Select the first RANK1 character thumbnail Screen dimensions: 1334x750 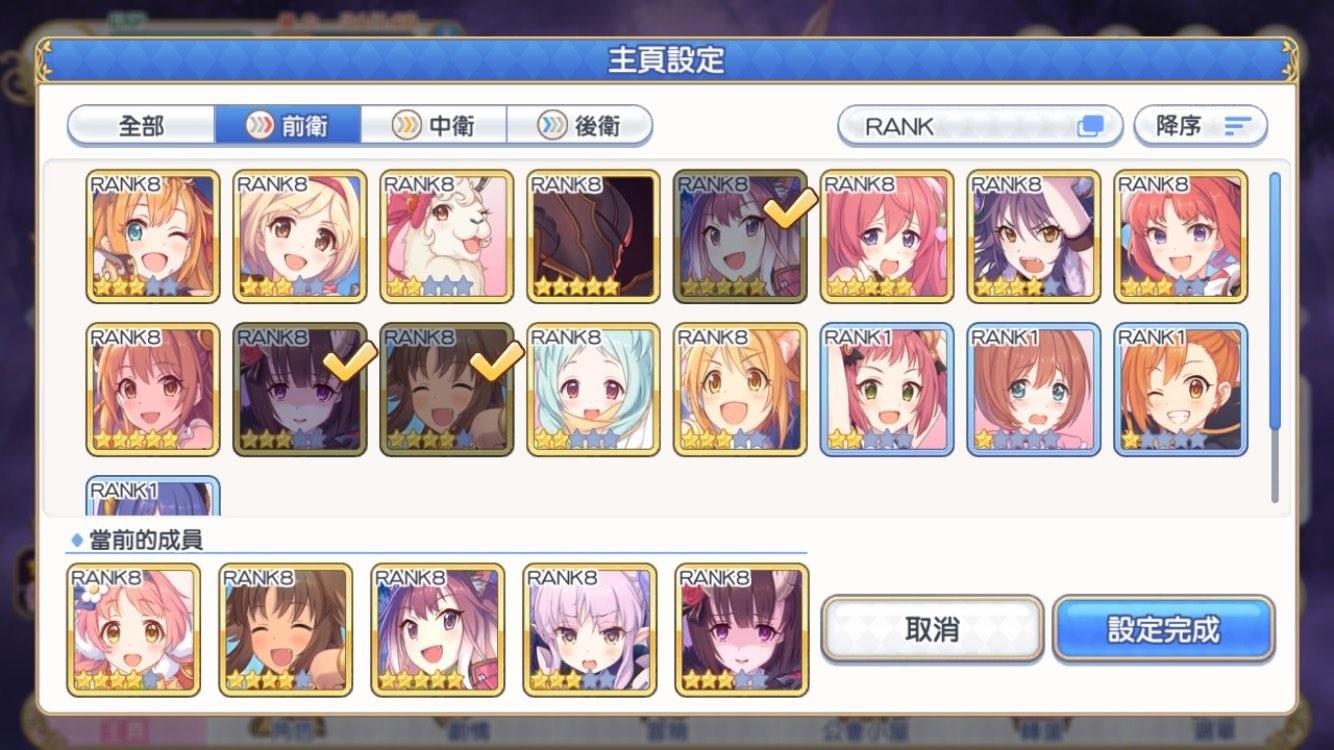(x=886, y=388)
